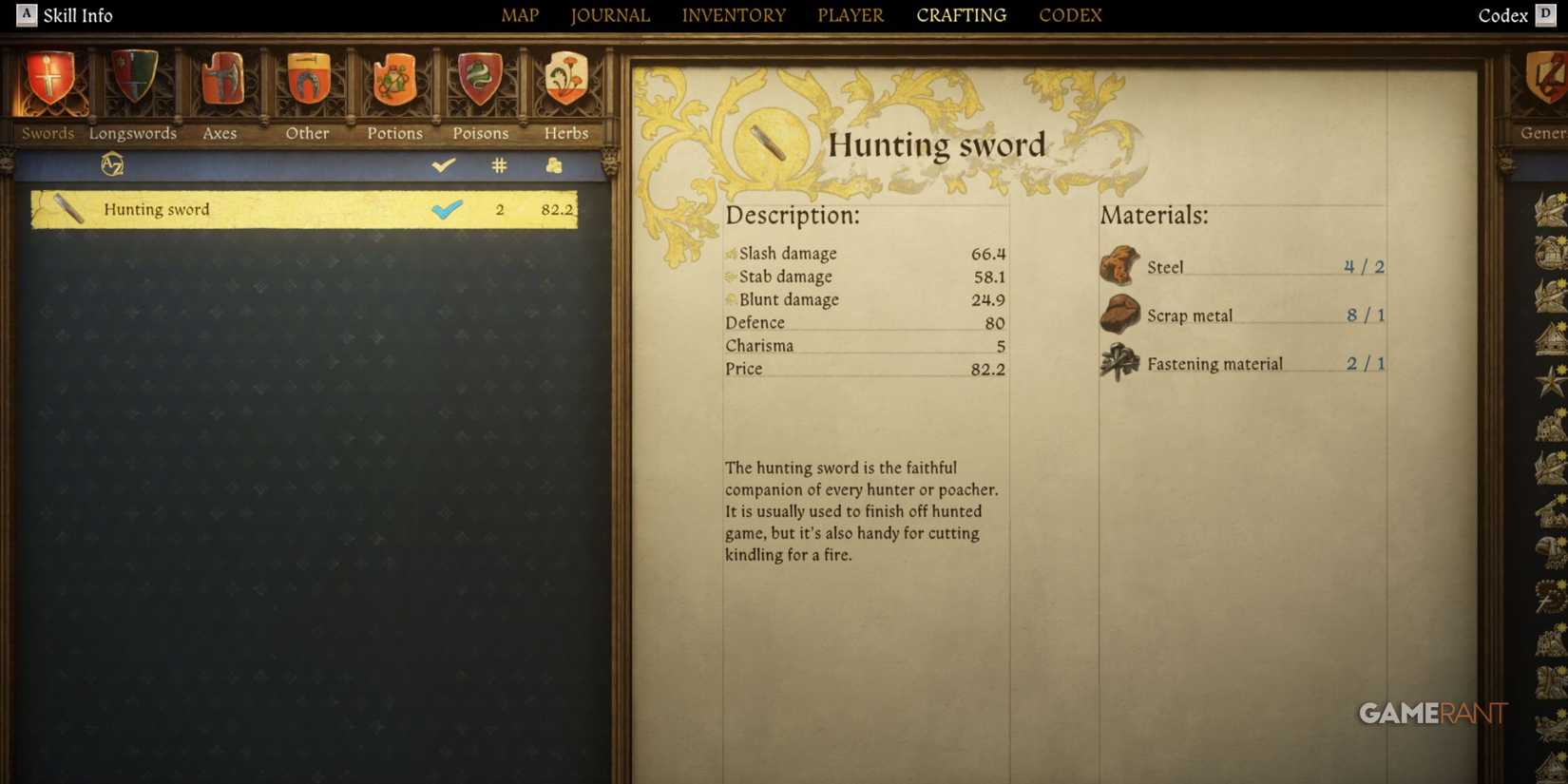The height and width of the screenshot is (784, 1568).
Task: Open the MAP menu item
Action: pyautogui.click(x=520, y=14)
